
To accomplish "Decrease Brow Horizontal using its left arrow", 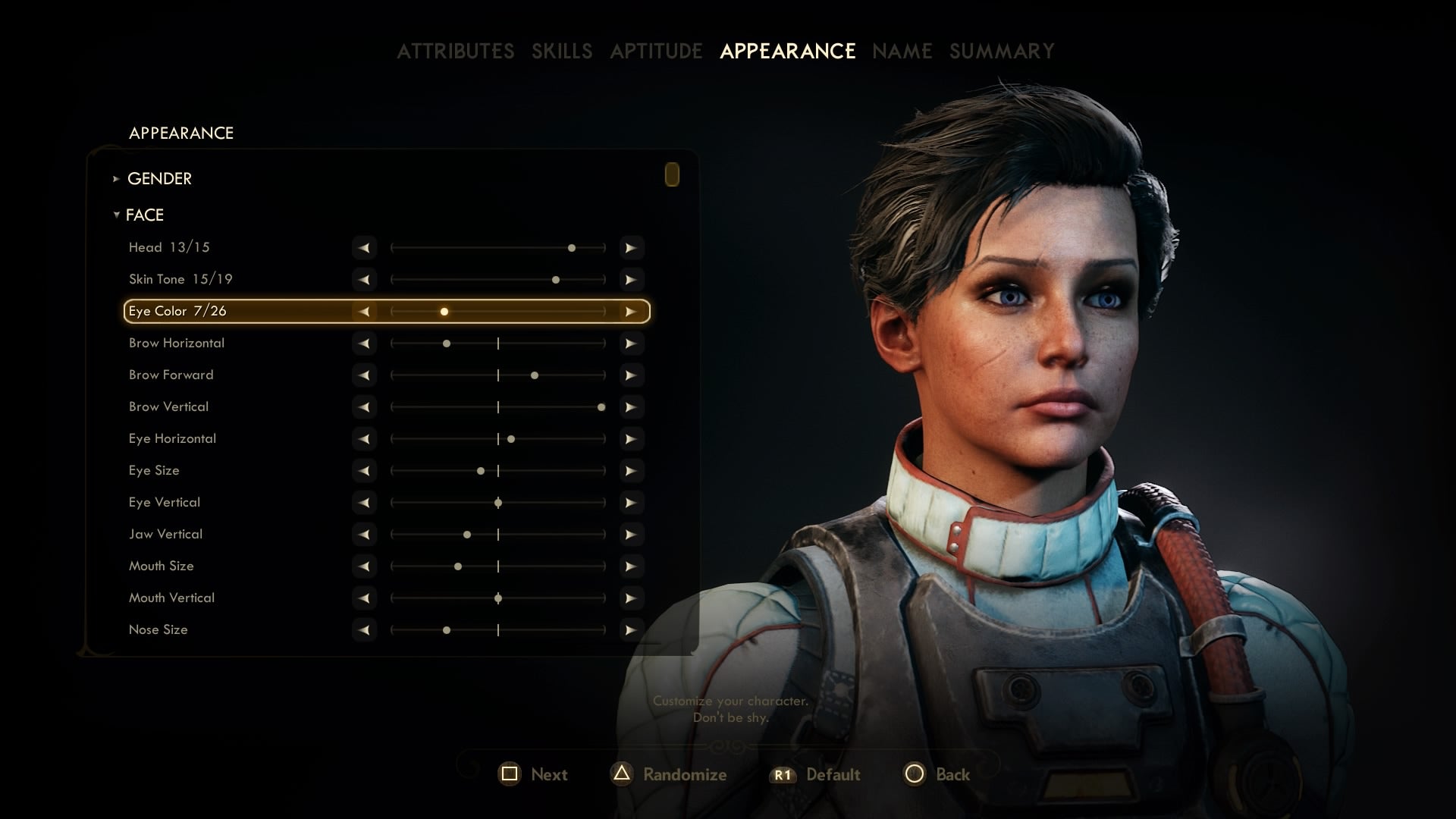I will 364,343.
